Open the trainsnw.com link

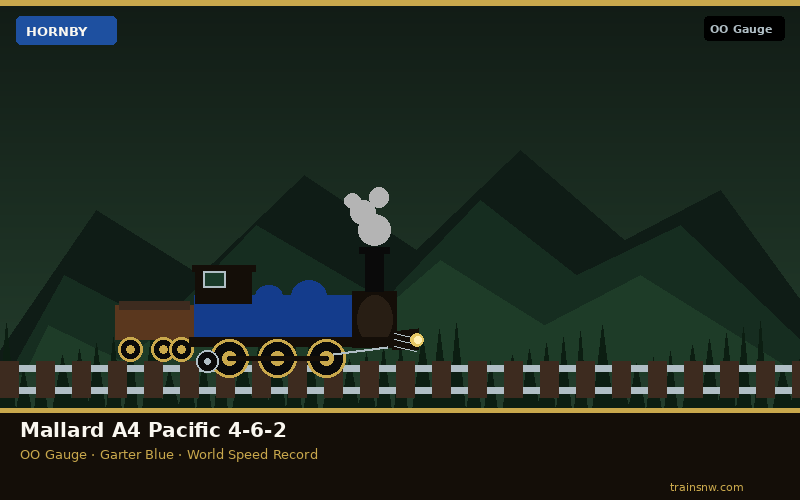click(x=706, y=487)
